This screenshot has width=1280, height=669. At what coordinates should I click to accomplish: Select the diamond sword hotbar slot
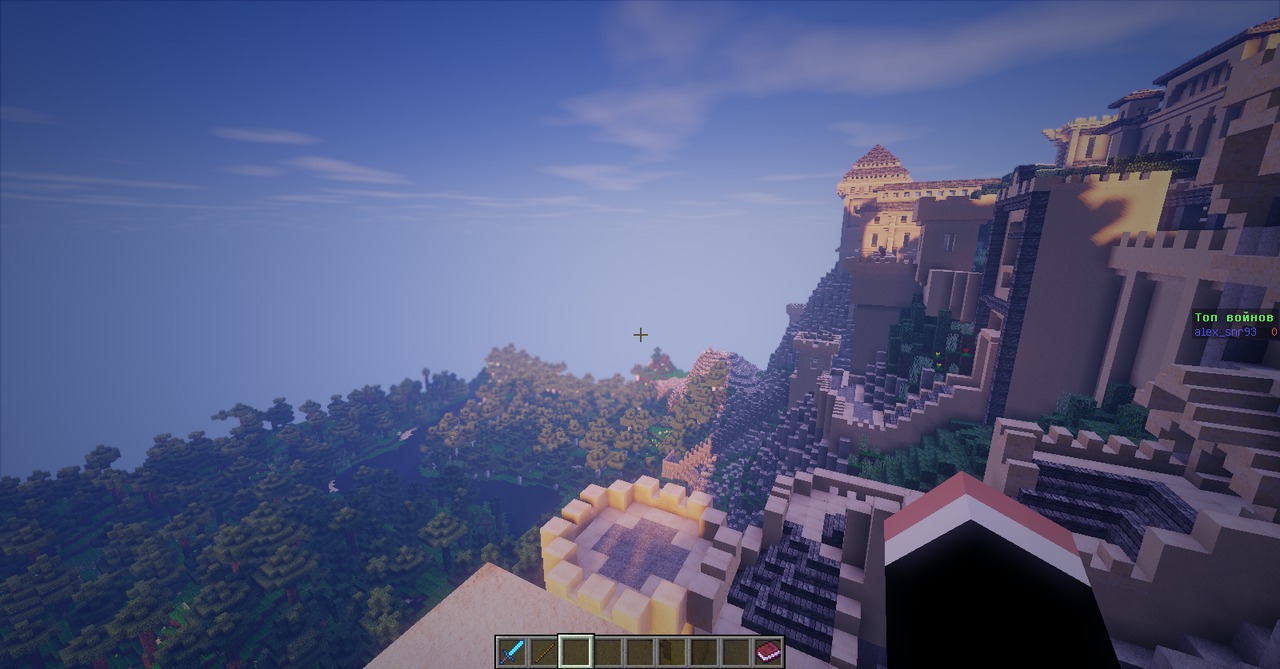point(512,652)
